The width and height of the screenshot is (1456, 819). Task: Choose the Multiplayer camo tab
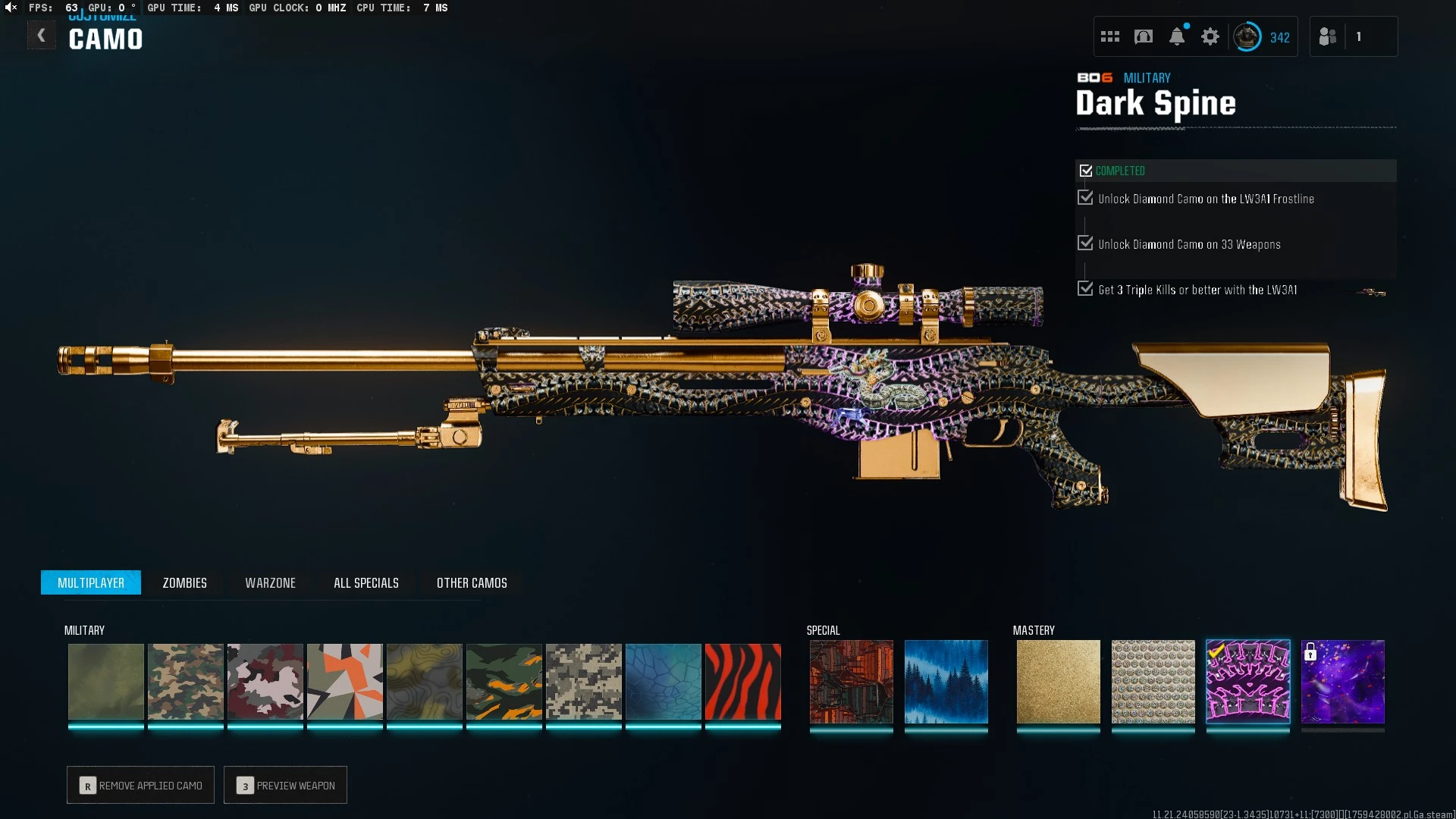point(91,582)
